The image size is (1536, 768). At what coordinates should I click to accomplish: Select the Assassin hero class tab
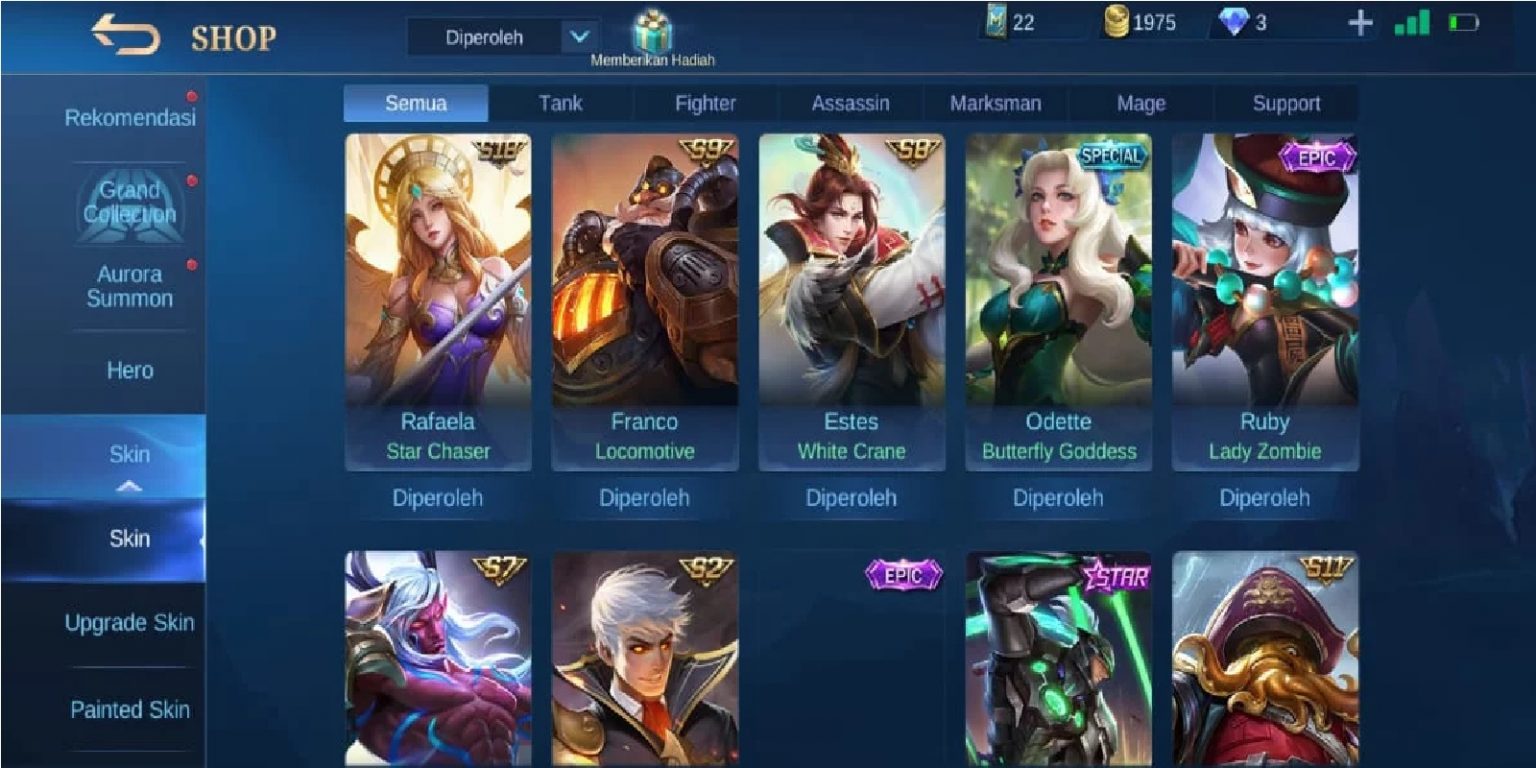[x=852, y=103]
